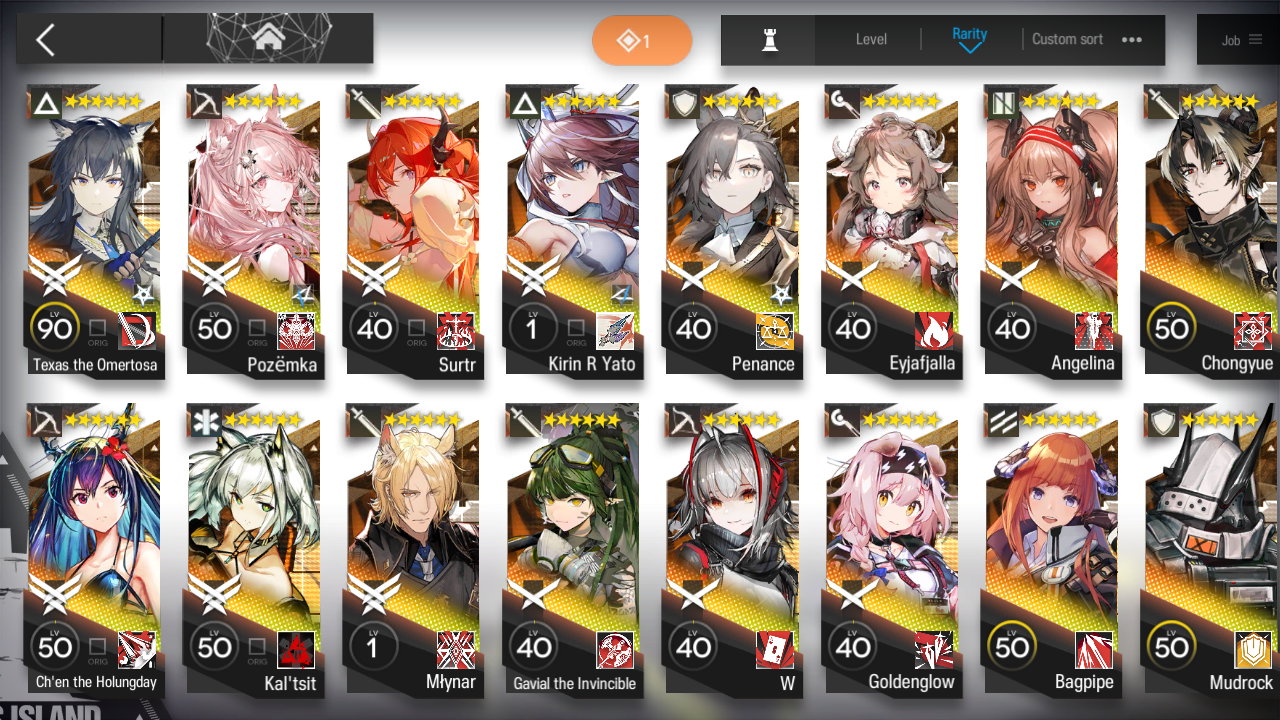Click the chess rook icon in the top bar
Screen dimensions: 1280x720
768,40
